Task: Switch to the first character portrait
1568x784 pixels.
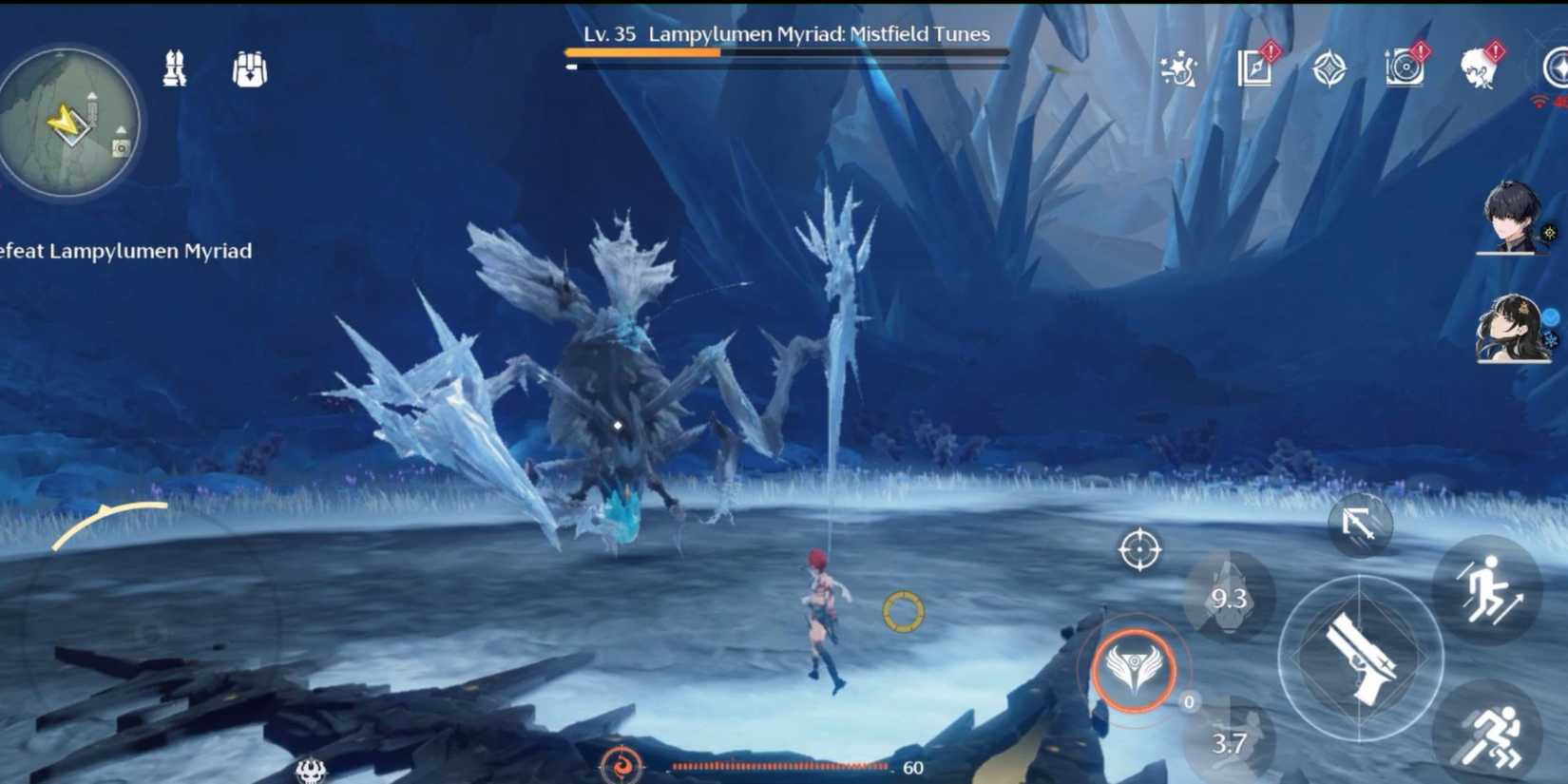Action: [x=1513, y=225]
